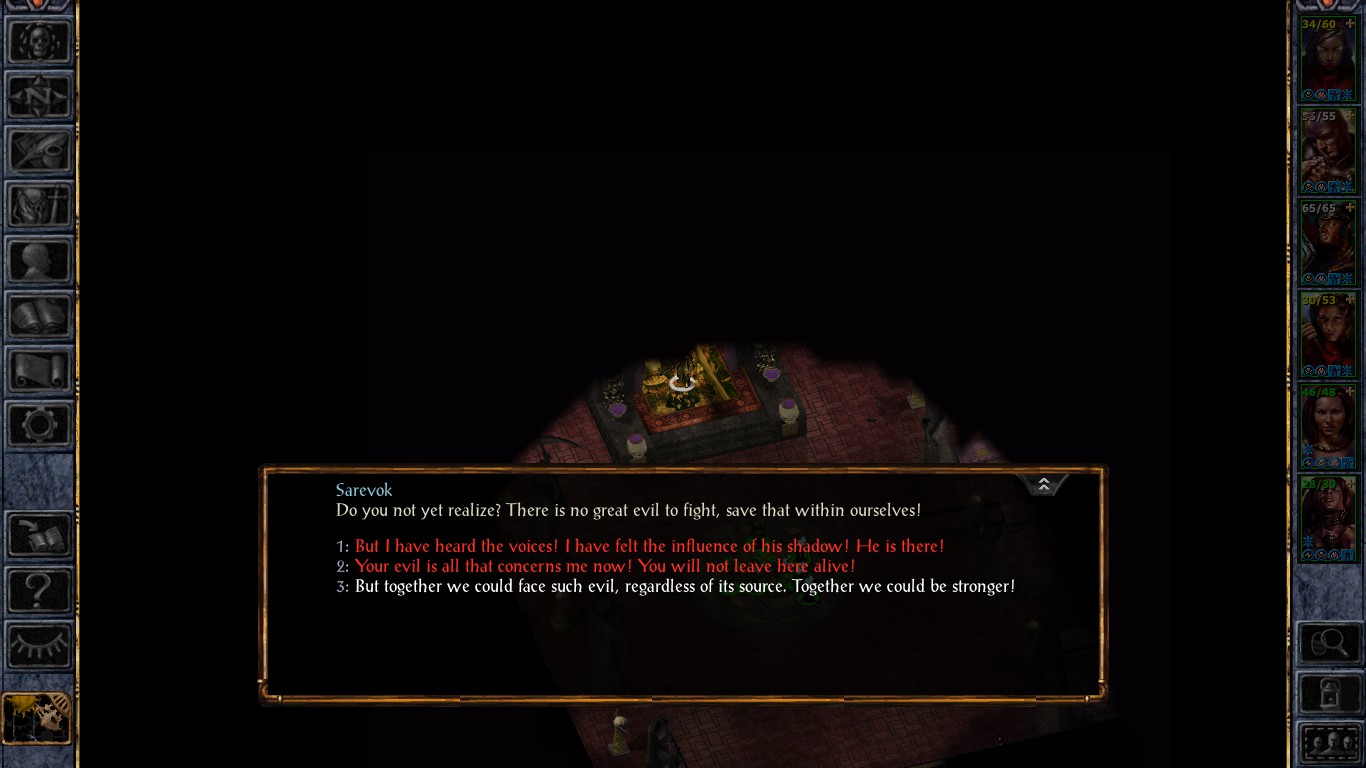Viewport: 1366px width, 768px height.
Task: Show the character record head icon
Action: (x=39, y=261)
